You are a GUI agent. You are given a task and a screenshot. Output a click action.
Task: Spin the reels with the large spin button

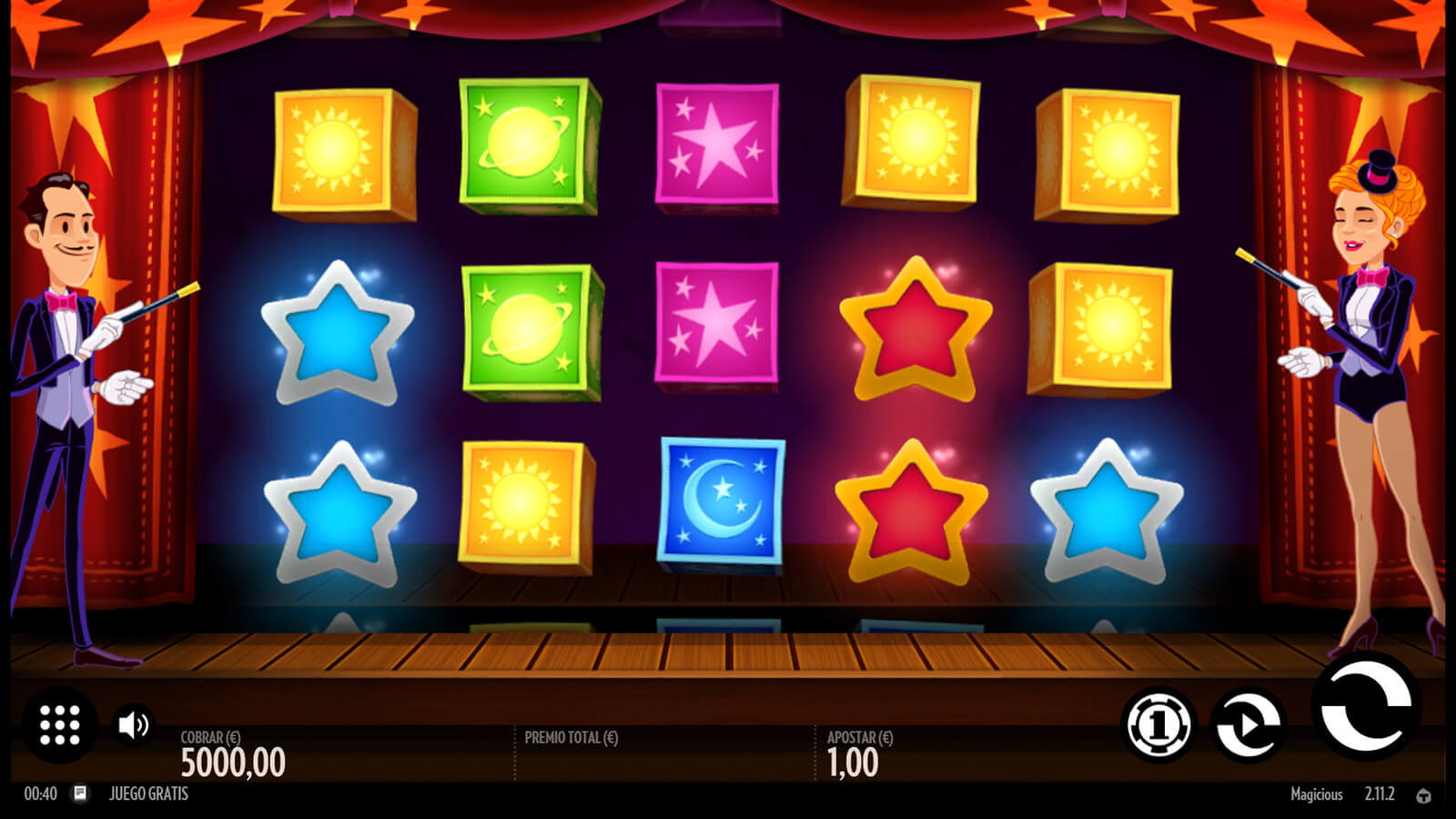(1365, 707)
